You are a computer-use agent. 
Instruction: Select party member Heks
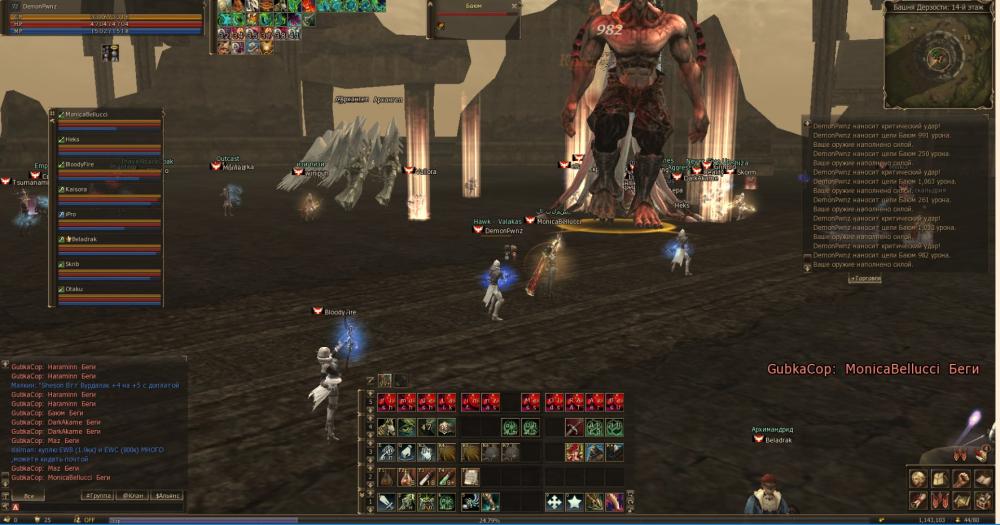point(73,140)
